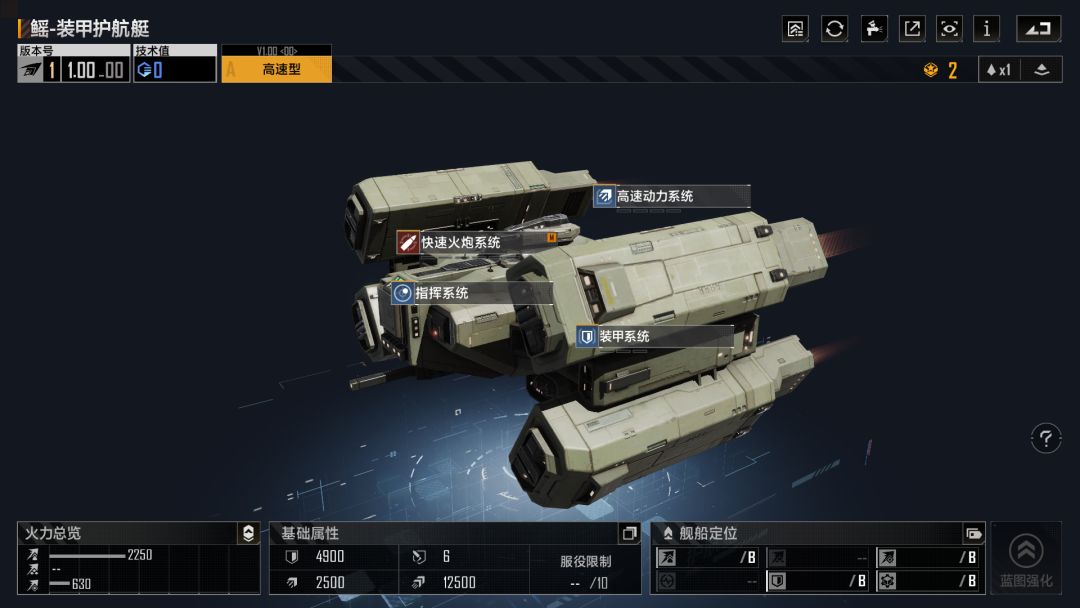Viewport: 1080px width, 608px height.
Task: Open the blueprint list upgrade icon
Action: [795, 29]
